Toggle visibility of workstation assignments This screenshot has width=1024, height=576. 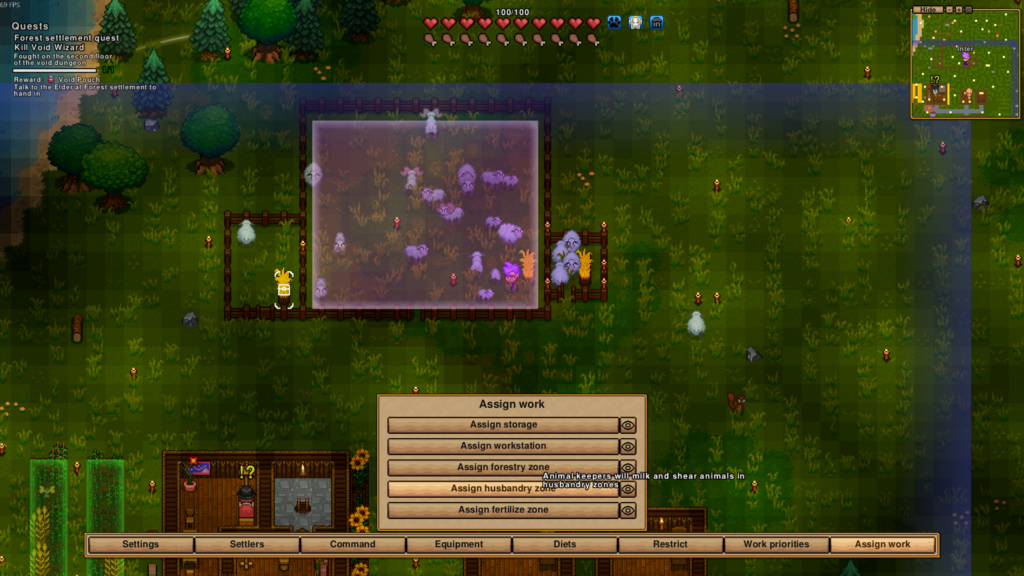[628, 446]
